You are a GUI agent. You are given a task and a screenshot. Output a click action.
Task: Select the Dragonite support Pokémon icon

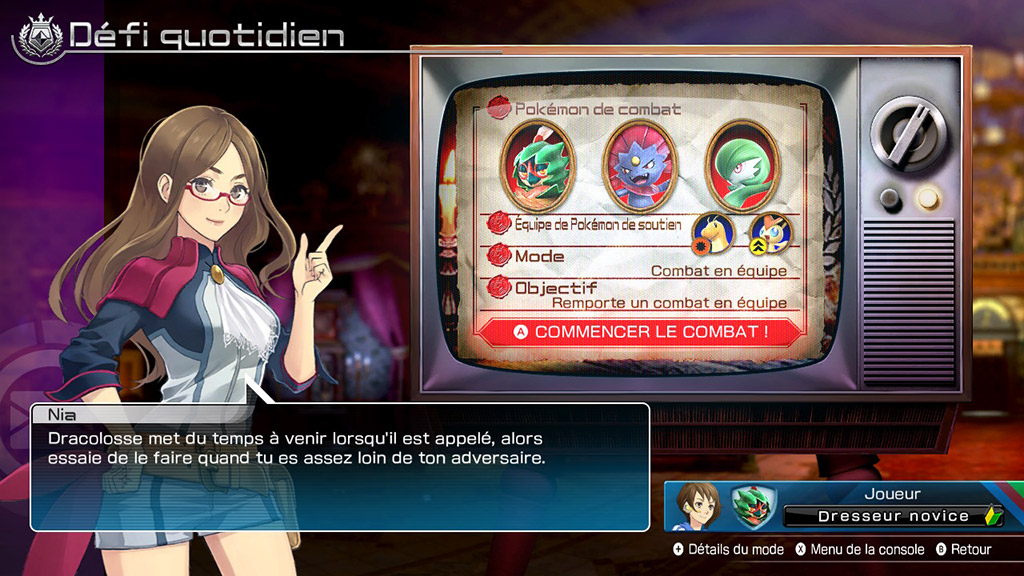713,233
